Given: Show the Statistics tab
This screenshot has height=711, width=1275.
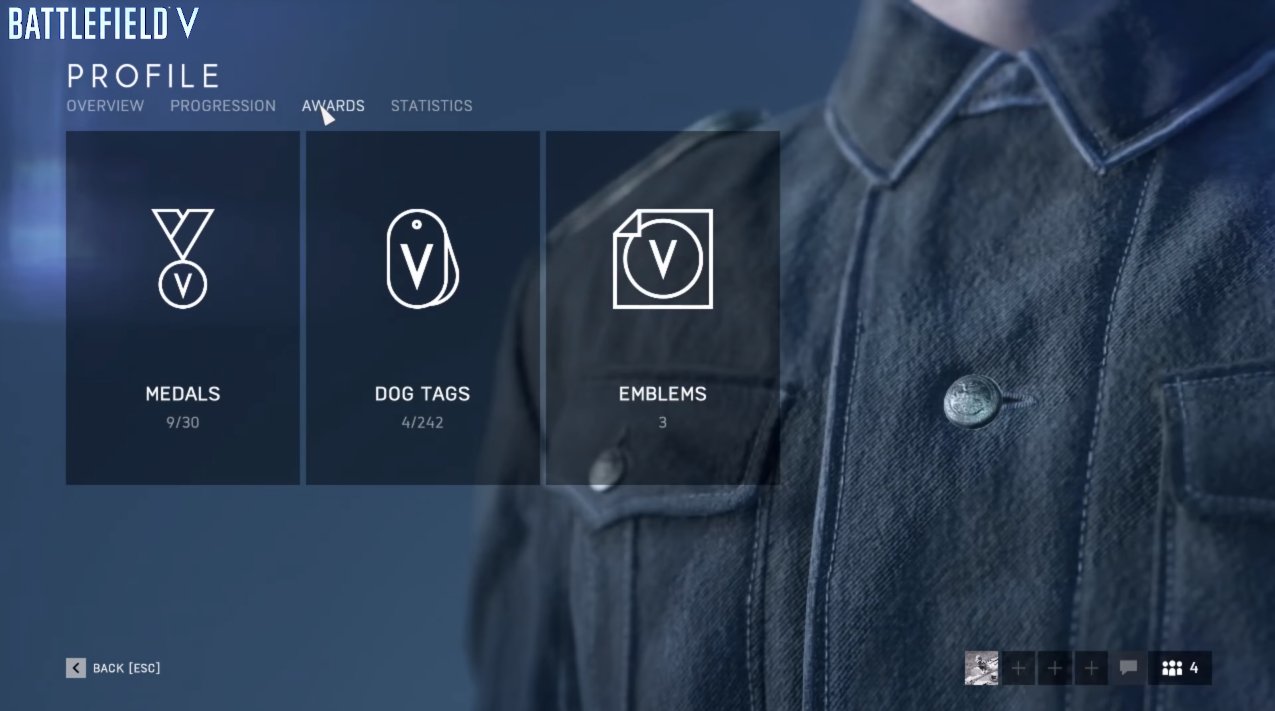Looking at the screenshot, I should click(x=431, y=106).
